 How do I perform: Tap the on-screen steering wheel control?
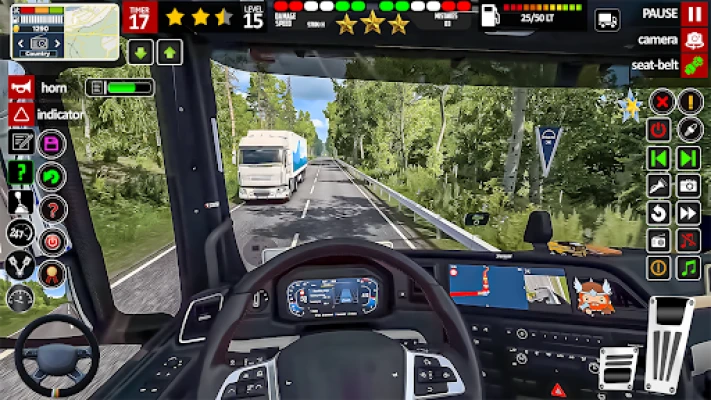(56, 355)
